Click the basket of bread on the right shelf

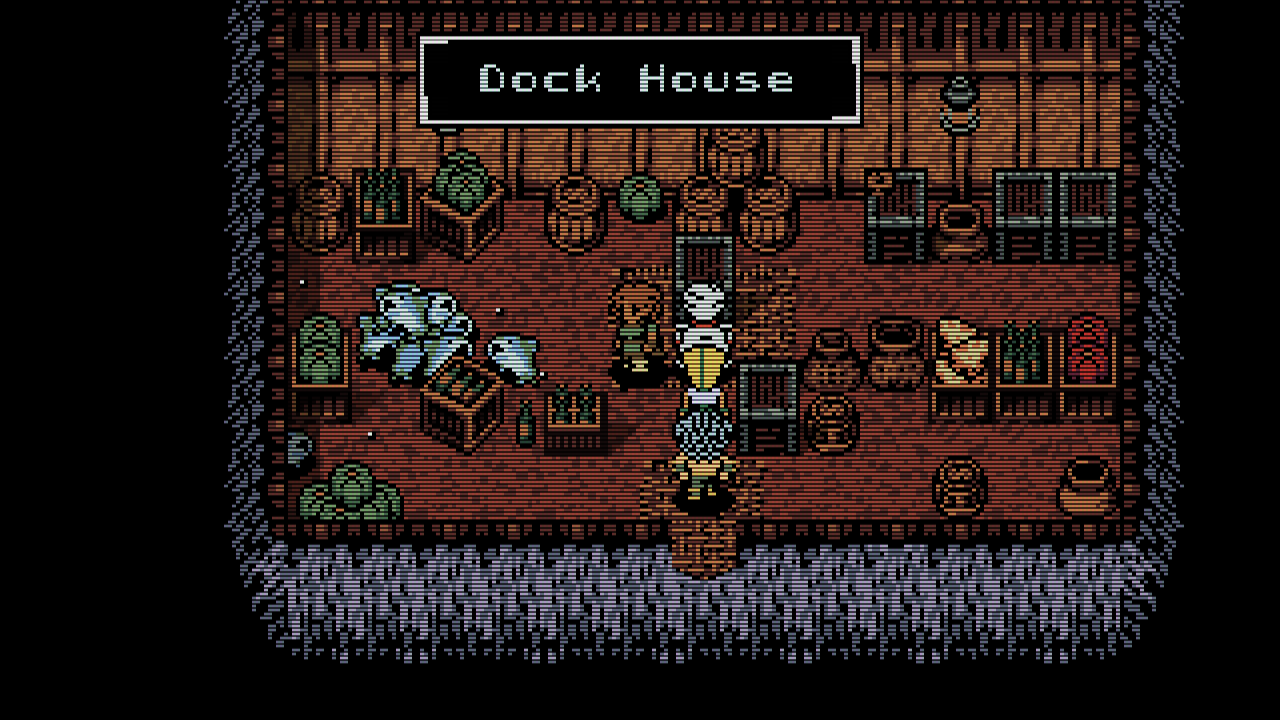960,350
